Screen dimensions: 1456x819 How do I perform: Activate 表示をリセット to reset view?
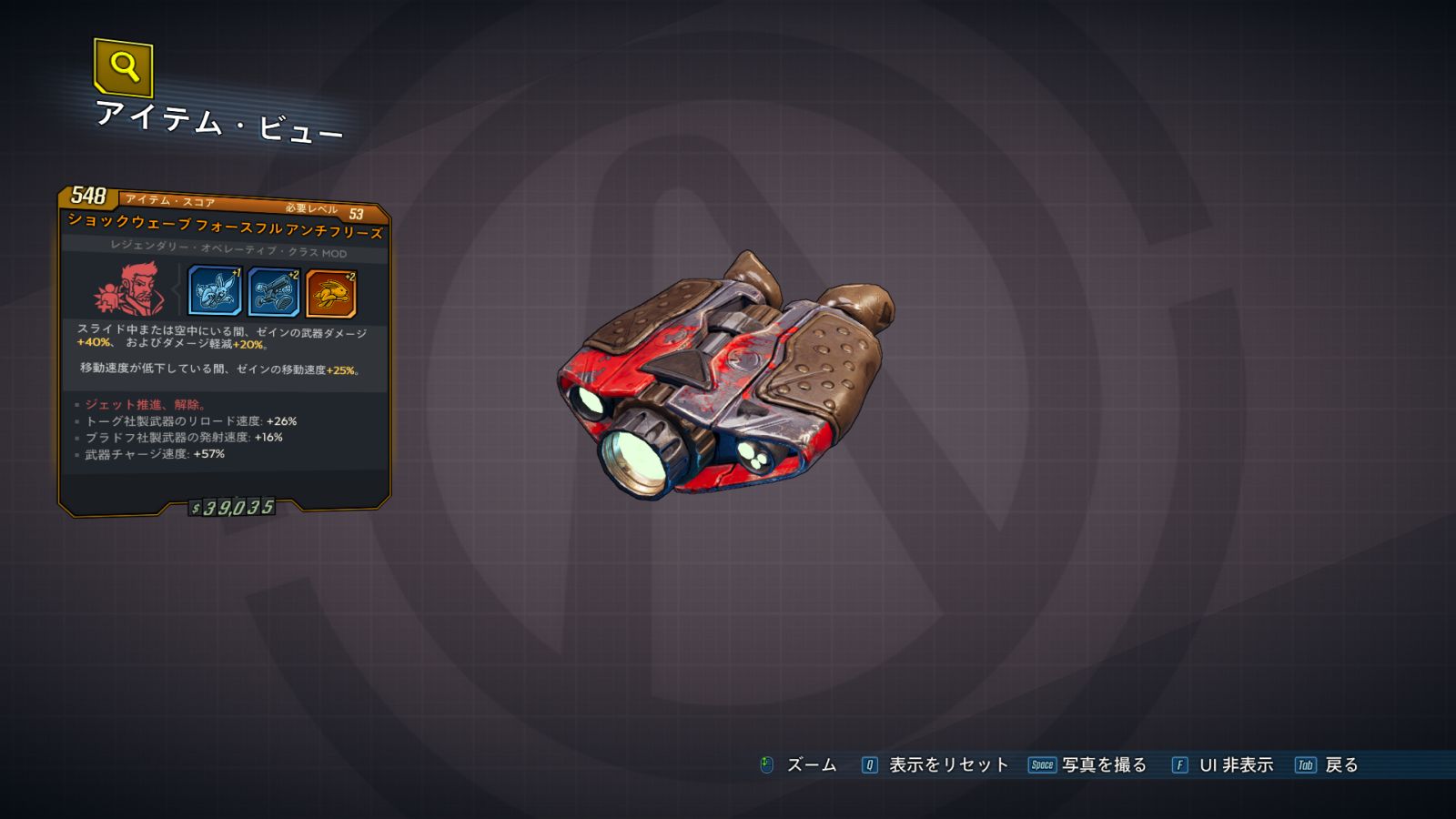point(947,765)
